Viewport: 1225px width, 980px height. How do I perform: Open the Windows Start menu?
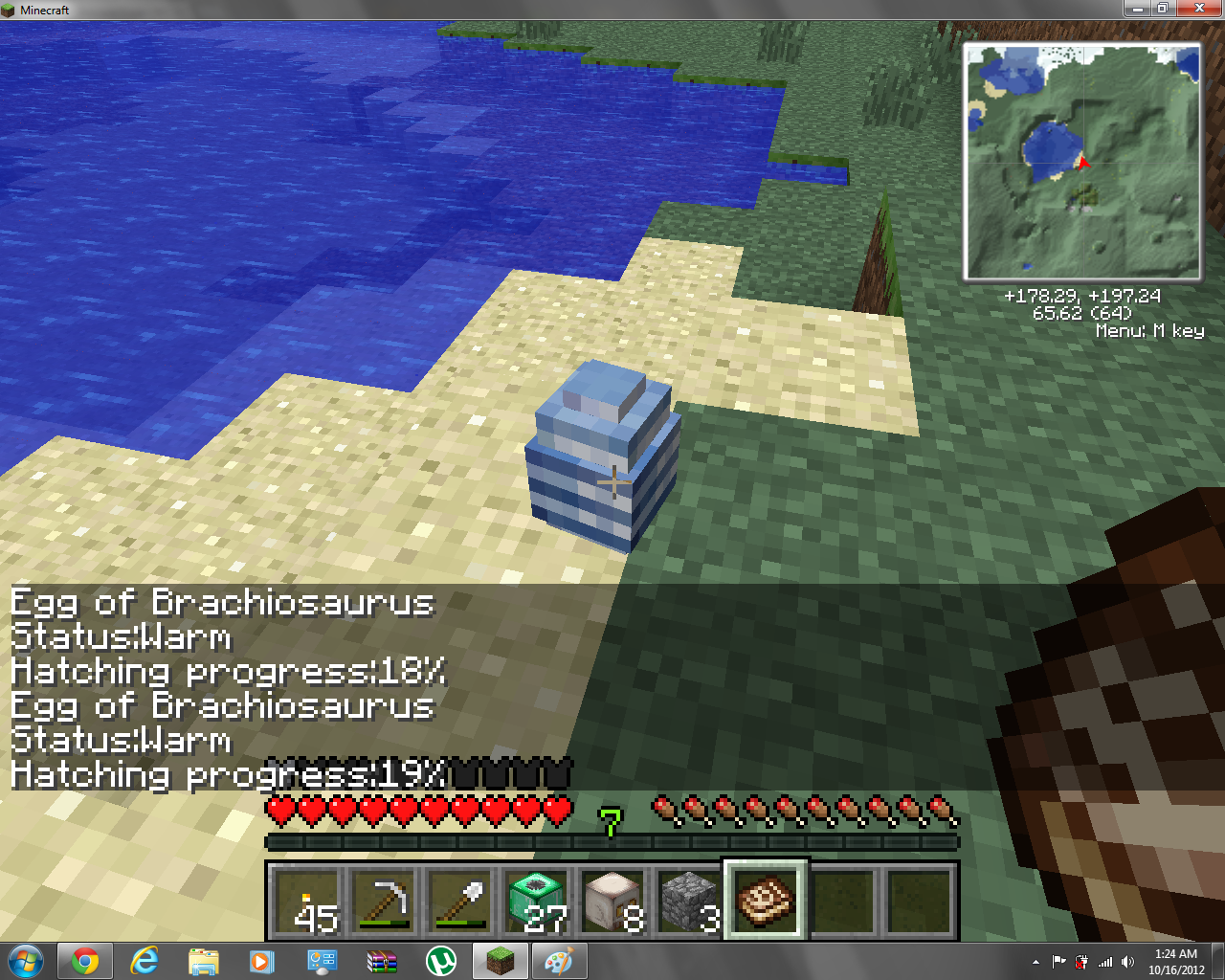[x=26, y=961]
